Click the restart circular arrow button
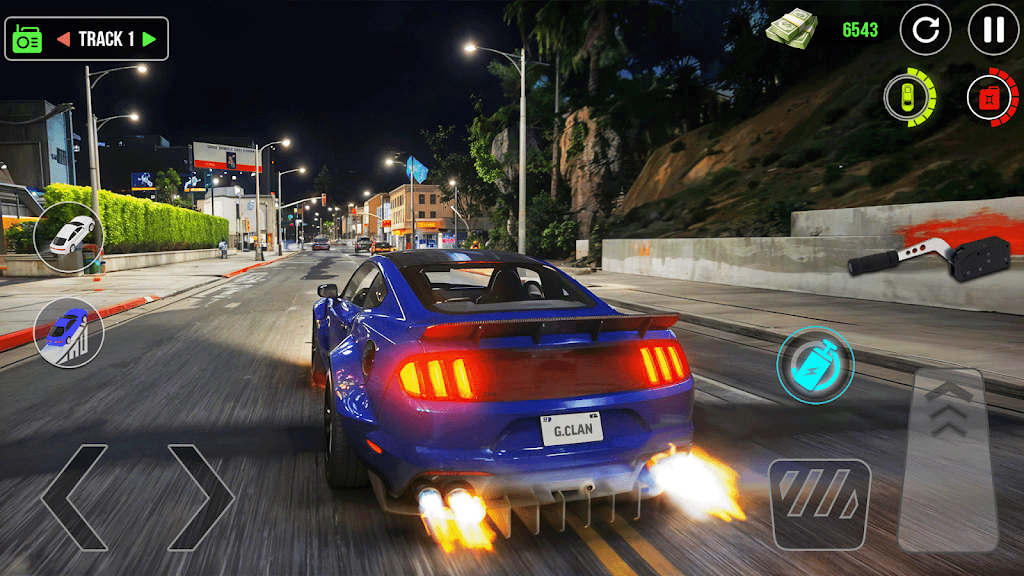The width and height of the screenshot is (1024, 576). point(925,30)
